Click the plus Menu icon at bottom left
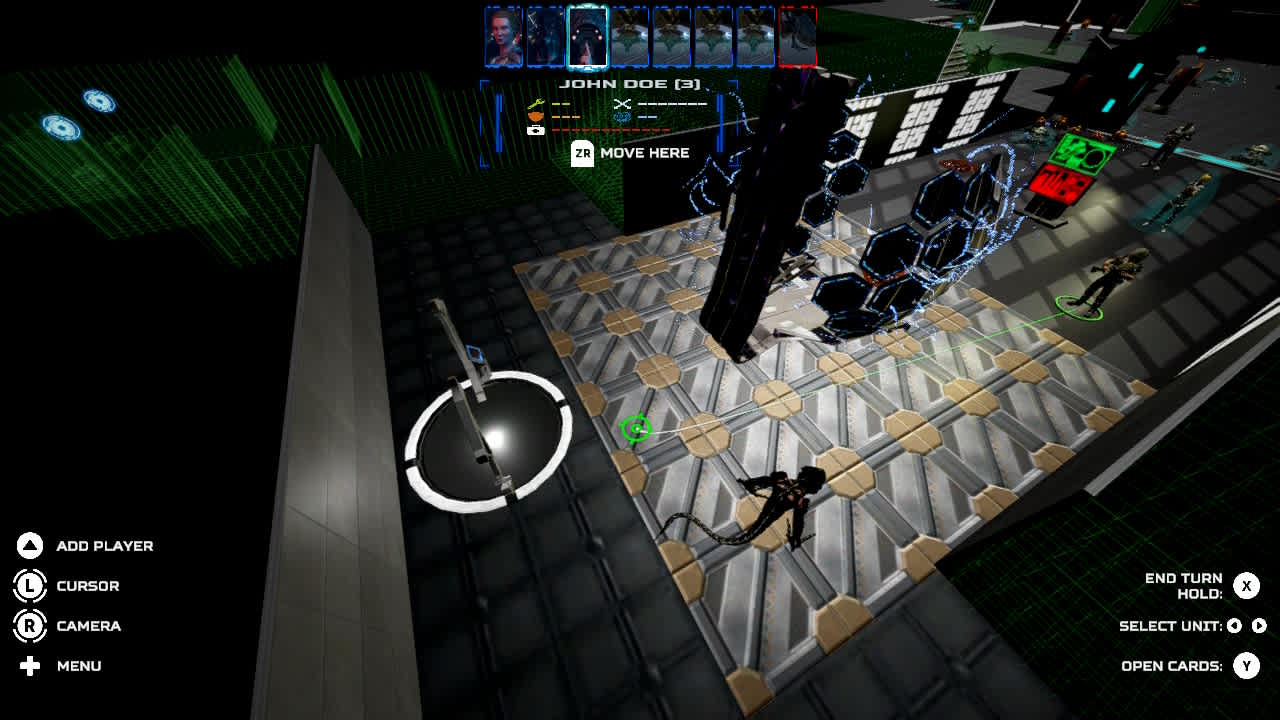 click(30, 666)
